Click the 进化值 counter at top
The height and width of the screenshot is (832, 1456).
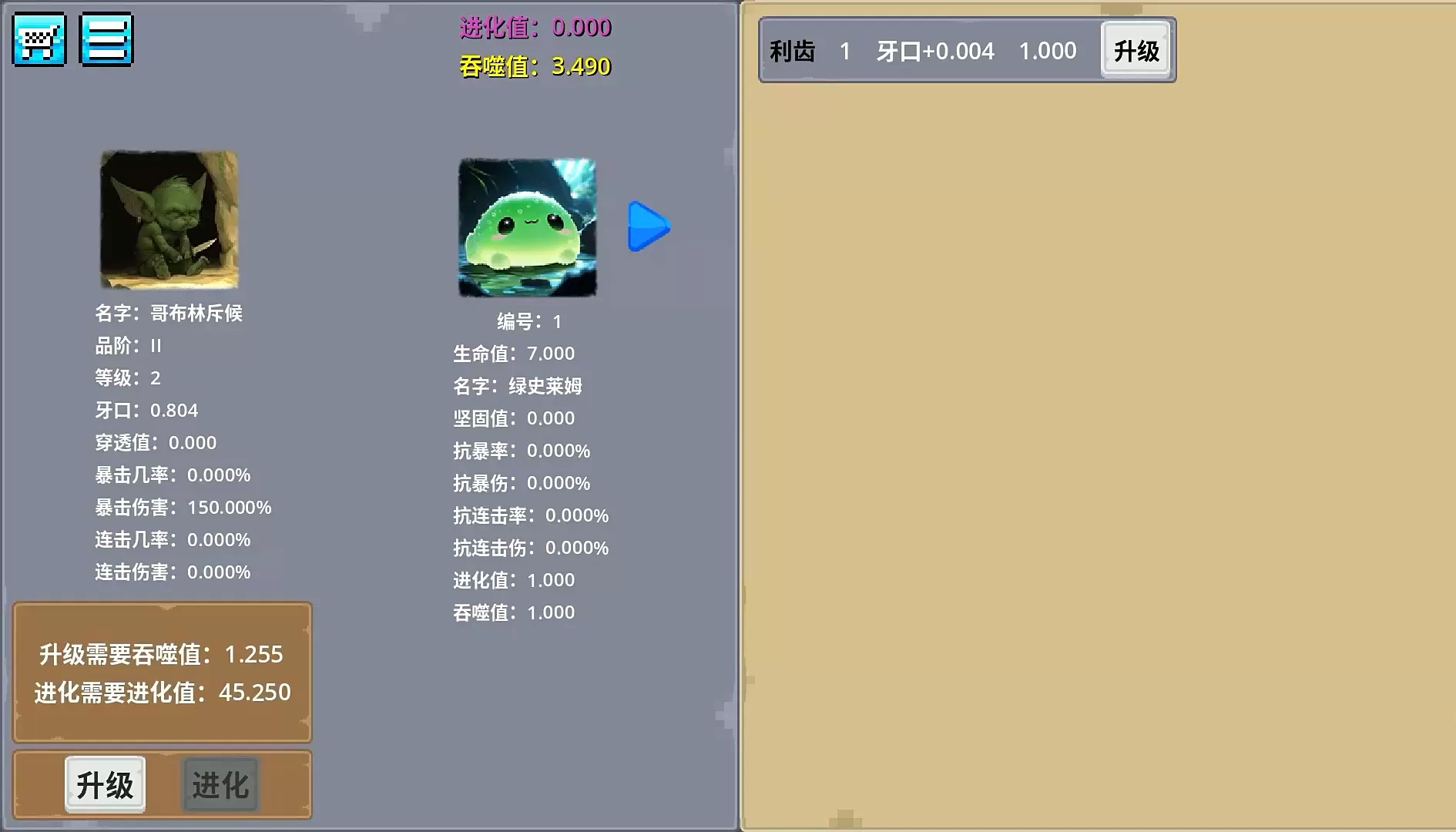pos(532,29)
